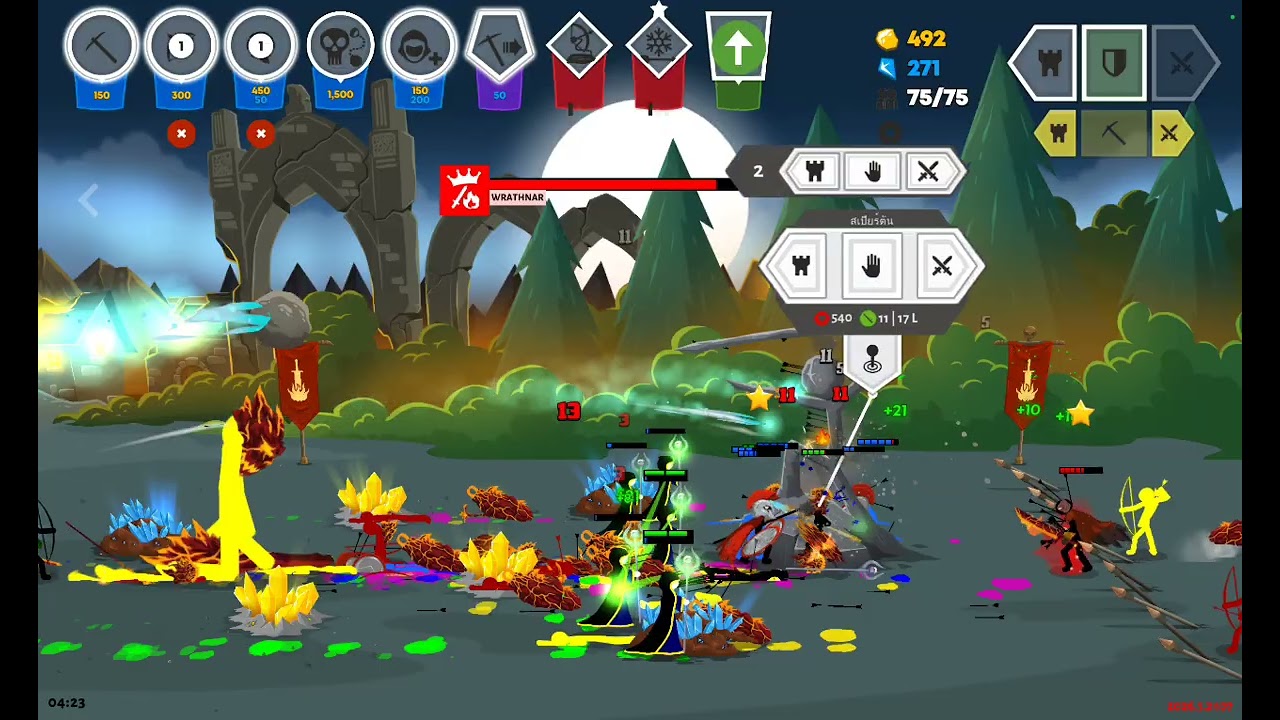Queue the 300-gold archer unit
This screenshot has width=1280, height=720.
click(181, 48)
